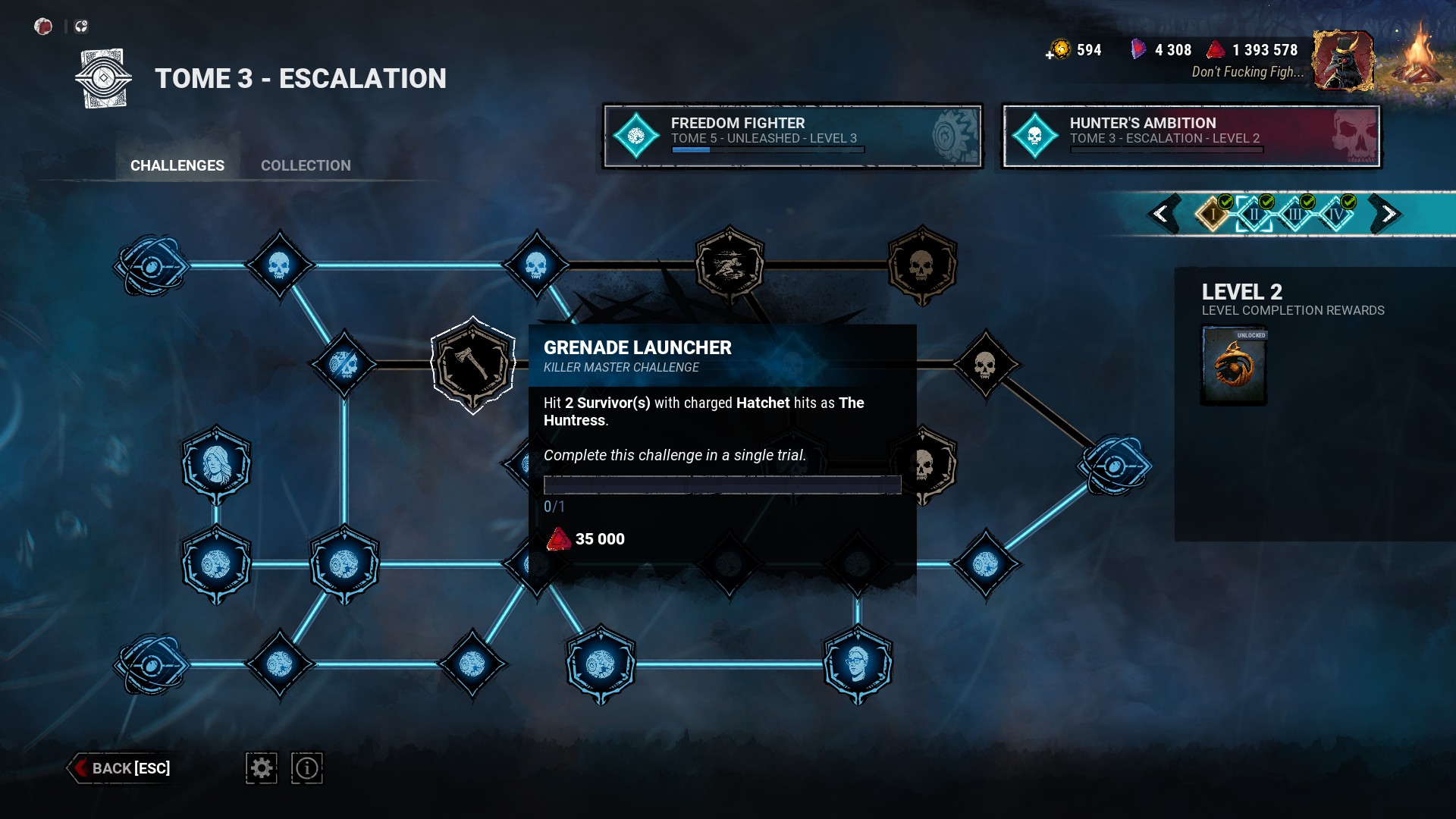1456x819 pixels.
Task: Buy more Auric Cells with plus icon
Action: pos(1050,55)
